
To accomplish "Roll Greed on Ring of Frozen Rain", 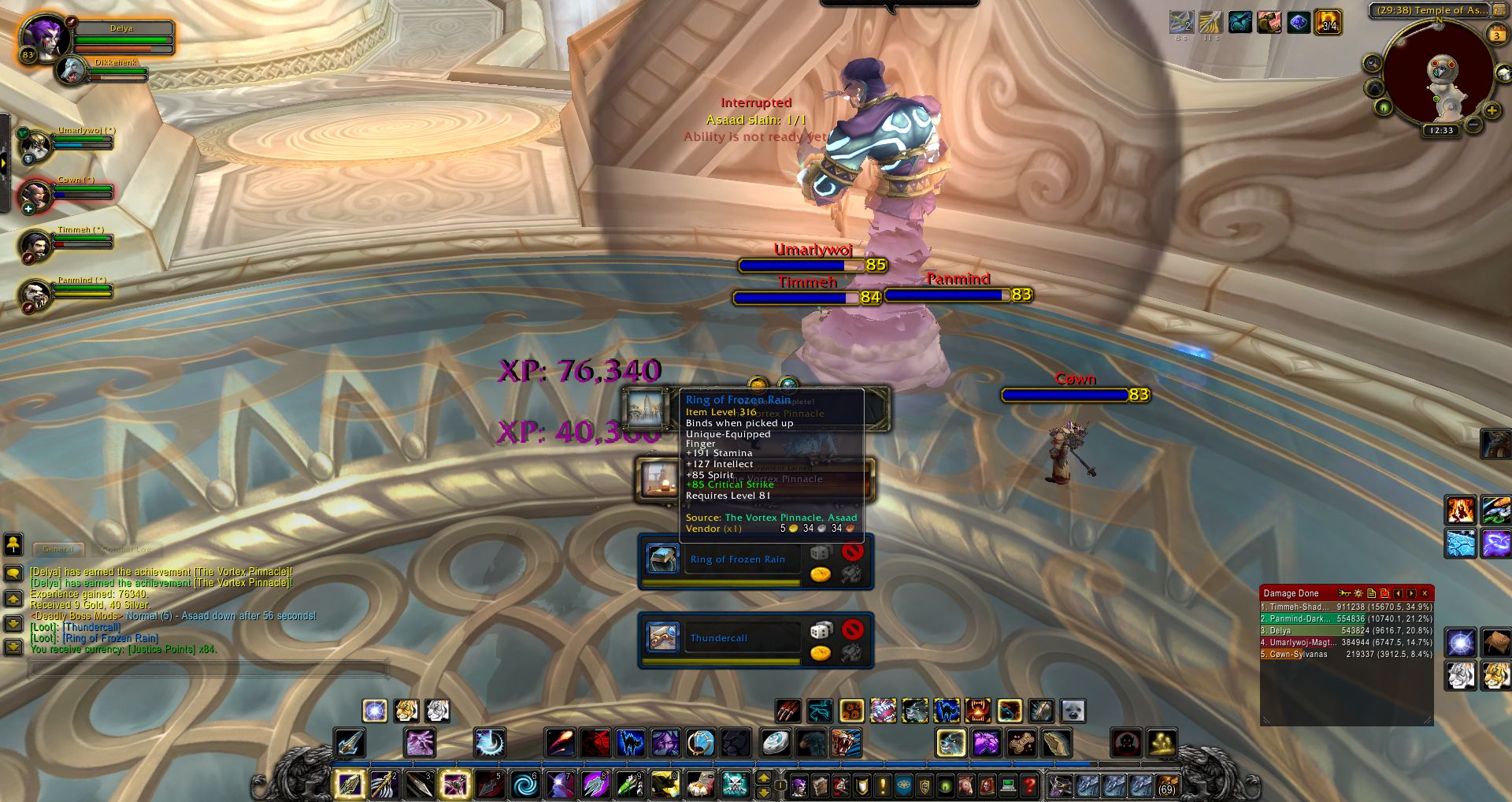I will [x=820, y=574].
